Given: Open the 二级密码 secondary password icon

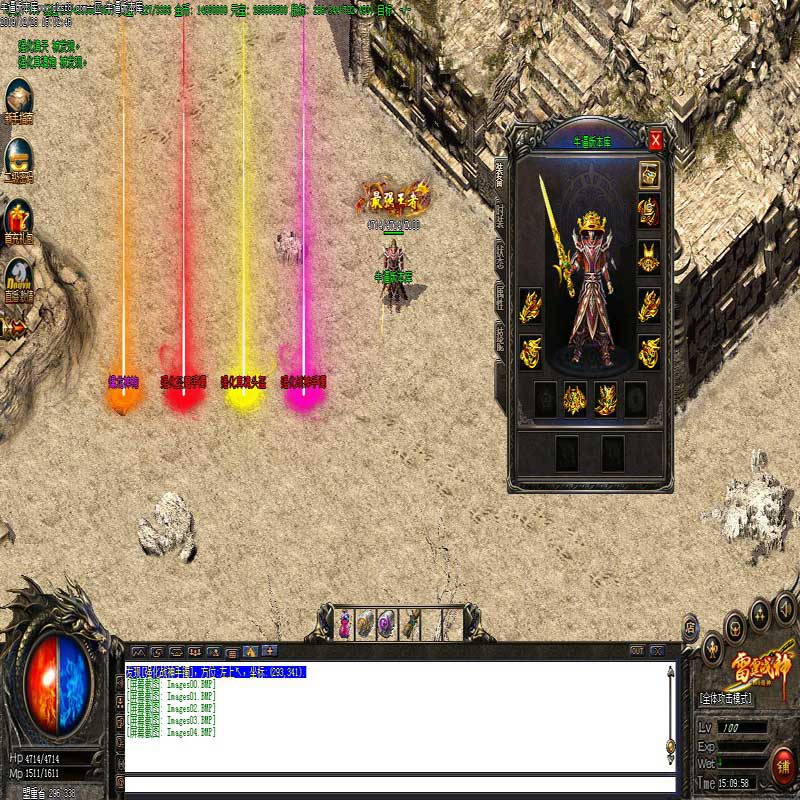Looking at the screenshot, I should (19, 158).
